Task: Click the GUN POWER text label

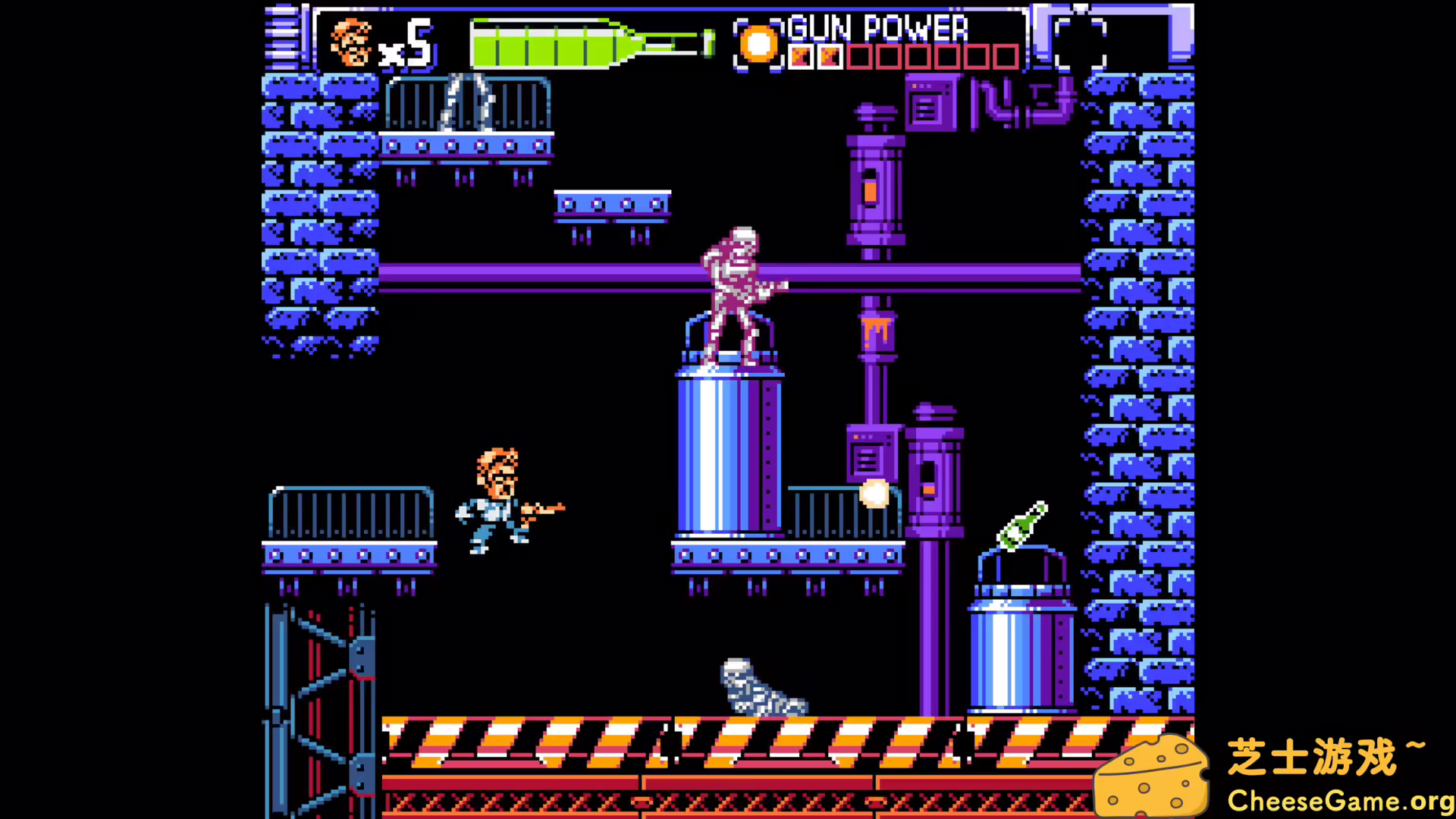Action: tap(876, 29)
